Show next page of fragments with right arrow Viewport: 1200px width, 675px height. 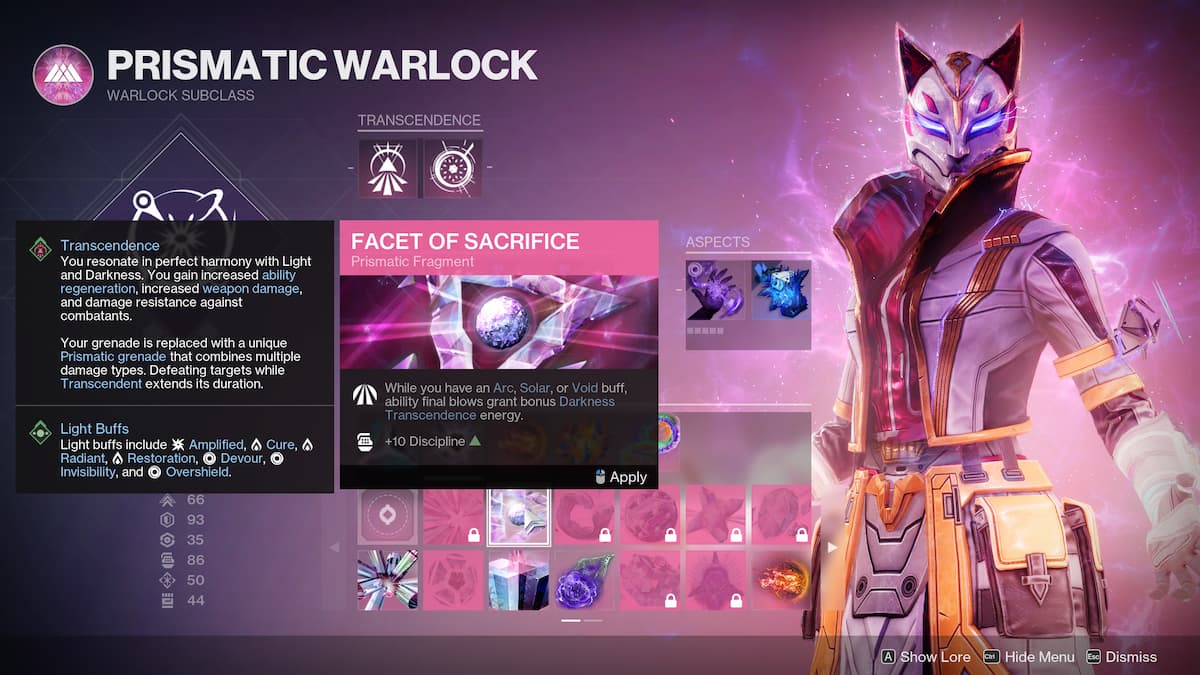click(832, 547)
